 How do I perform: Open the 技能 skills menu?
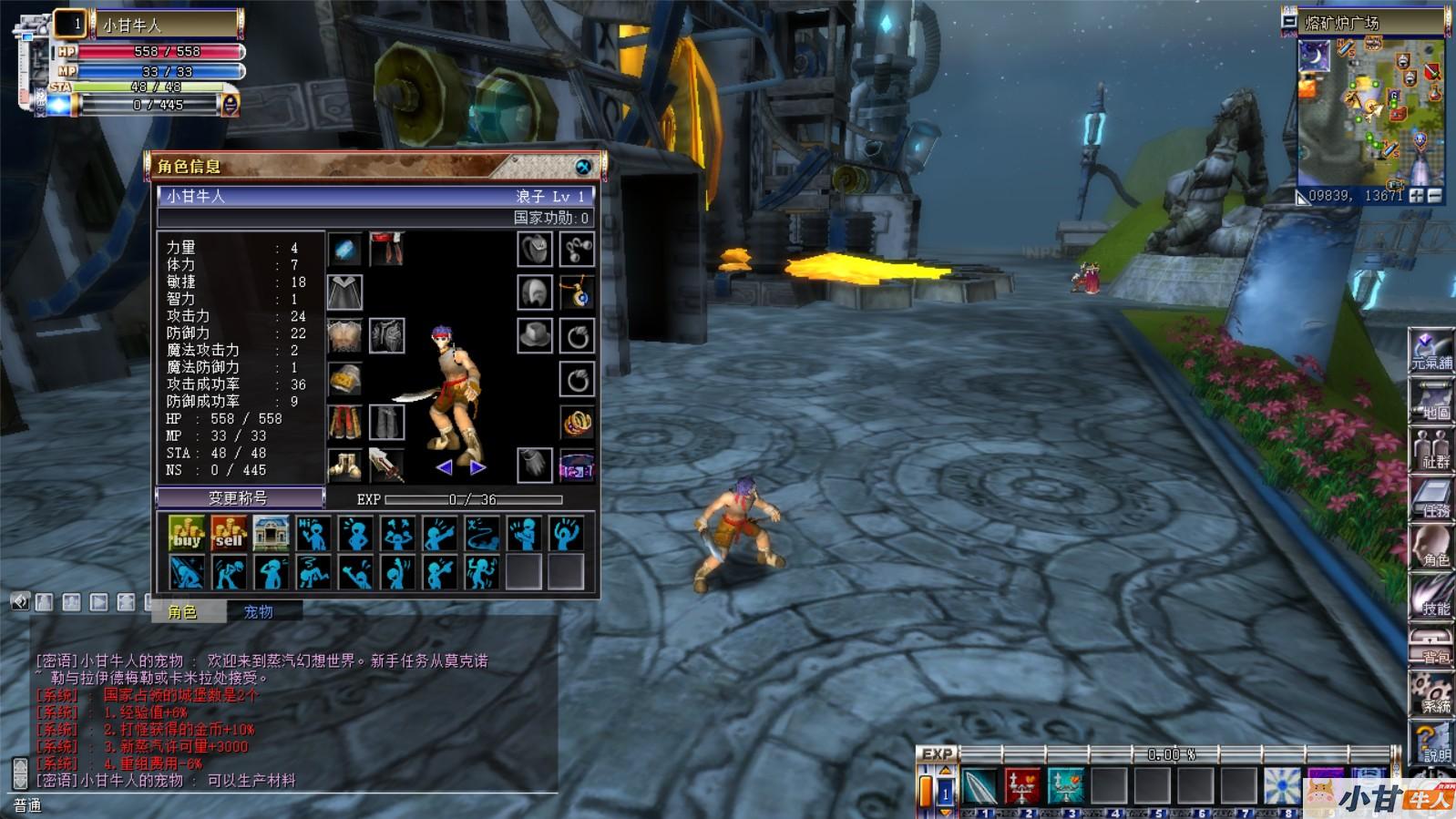point(1431,598)
